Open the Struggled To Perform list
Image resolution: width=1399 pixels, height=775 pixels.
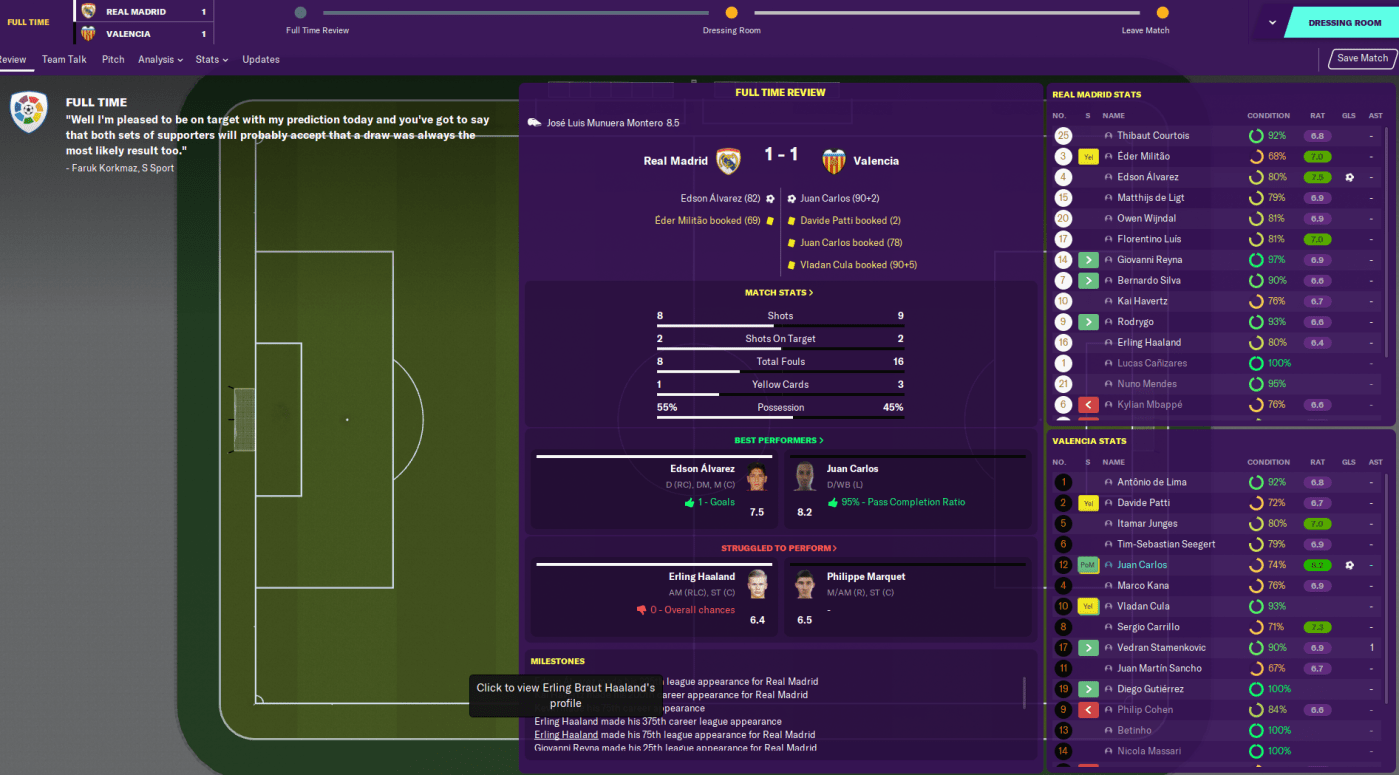779,548
